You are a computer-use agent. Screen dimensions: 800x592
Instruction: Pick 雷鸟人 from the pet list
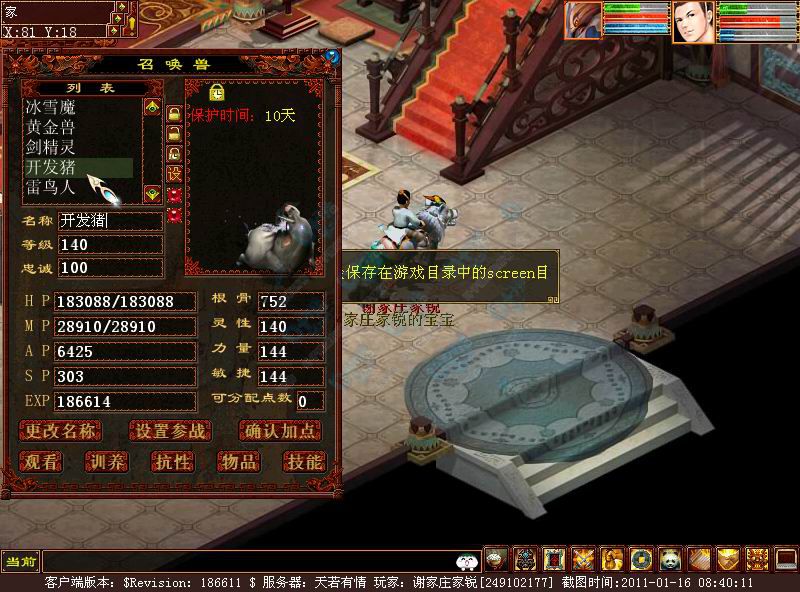(51, 187)
